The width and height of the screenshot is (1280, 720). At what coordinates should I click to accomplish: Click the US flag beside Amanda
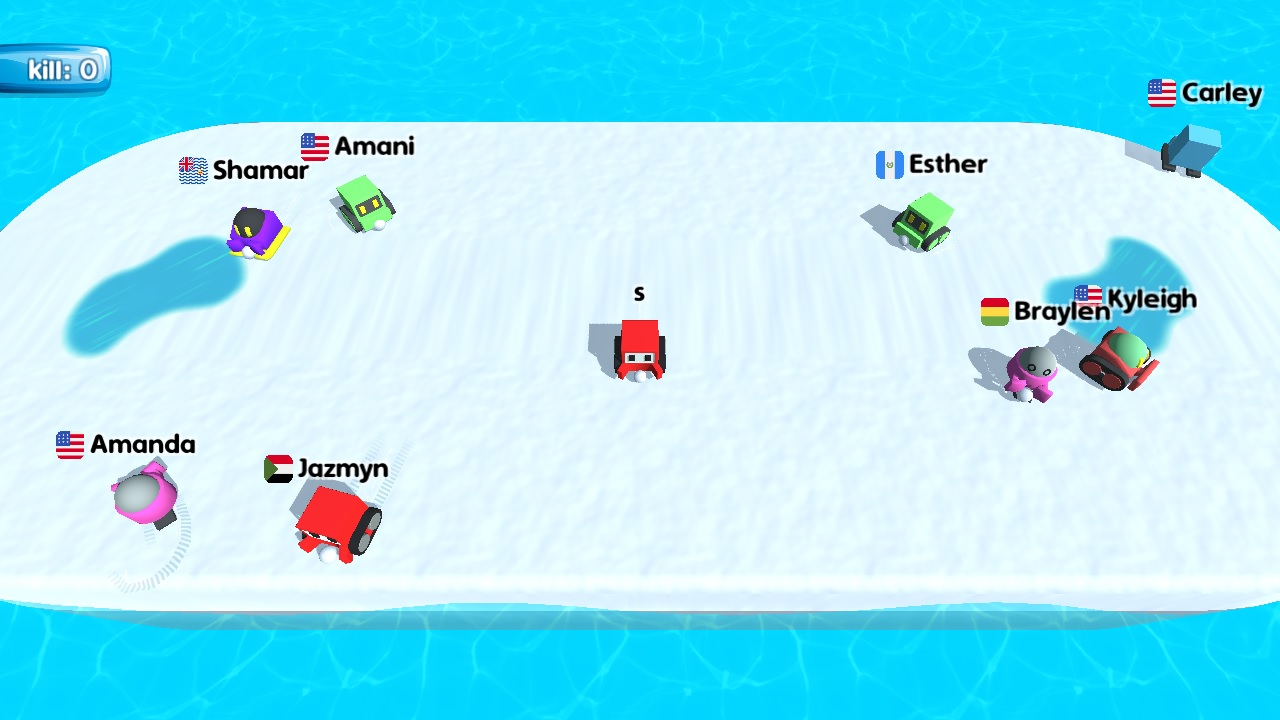69,444
